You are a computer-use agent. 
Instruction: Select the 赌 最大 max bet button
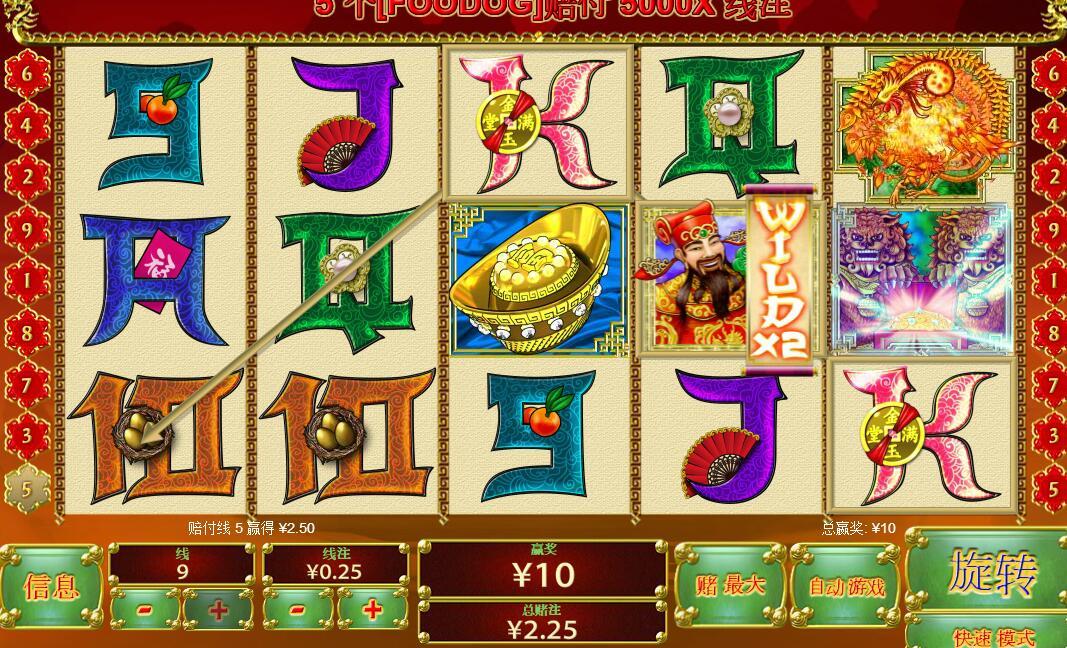729,585
